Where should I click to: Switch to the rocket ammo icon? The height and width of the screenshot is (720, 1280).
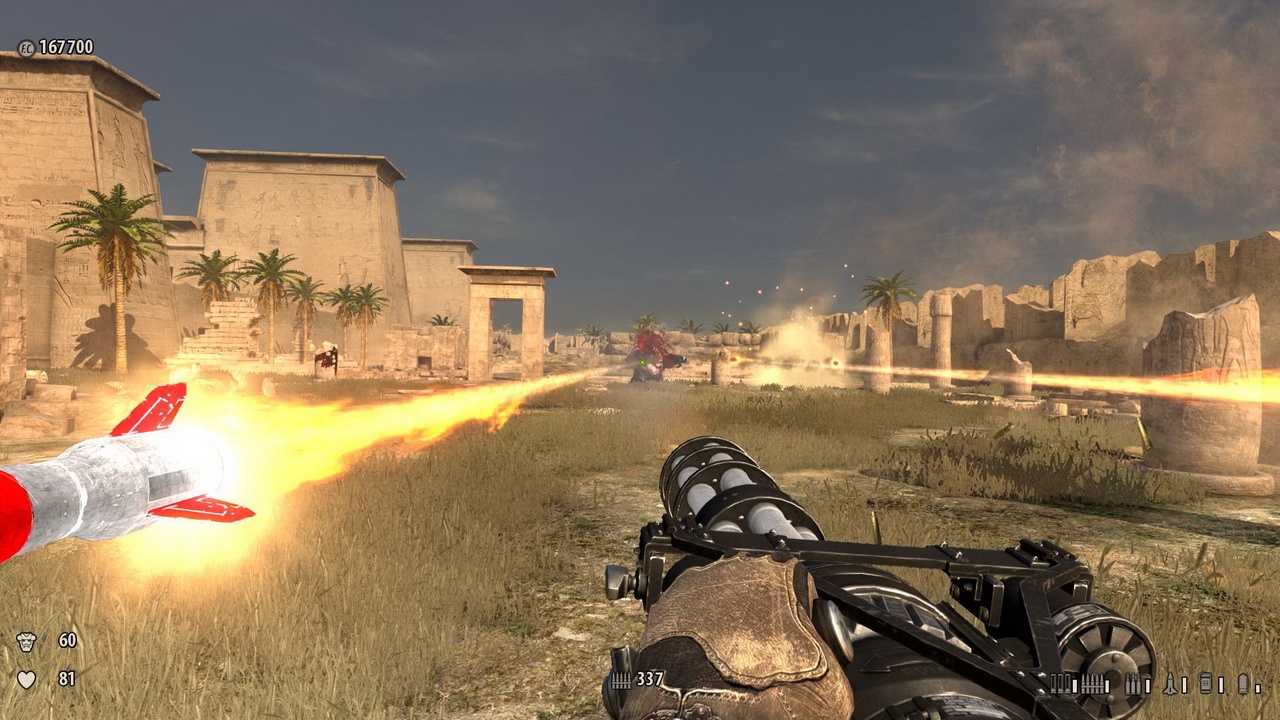pyautogui.click(x=1171, y=684)
